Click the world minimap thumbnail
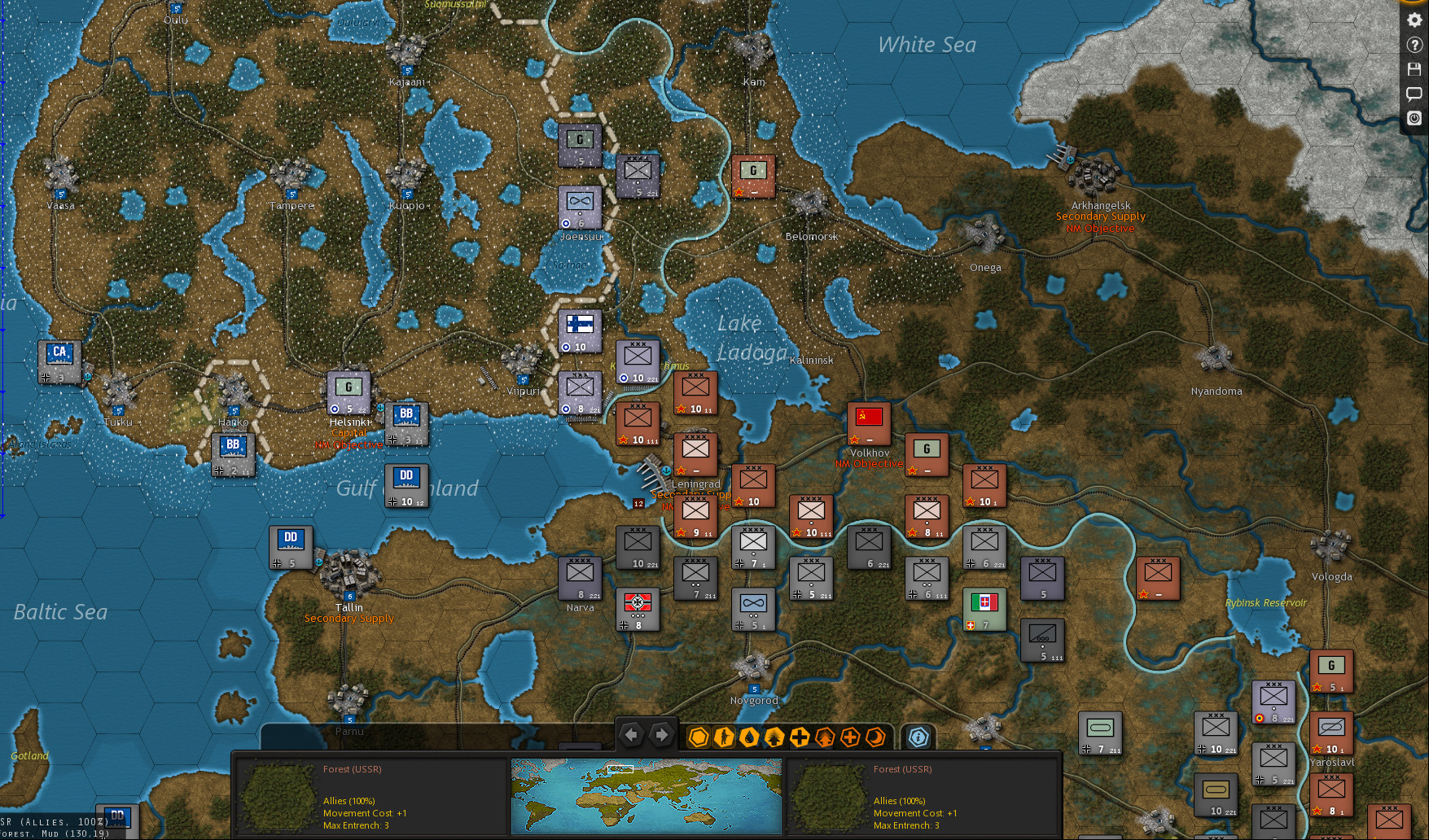This screenshot has height=840, width=1429. click(647, 795)
